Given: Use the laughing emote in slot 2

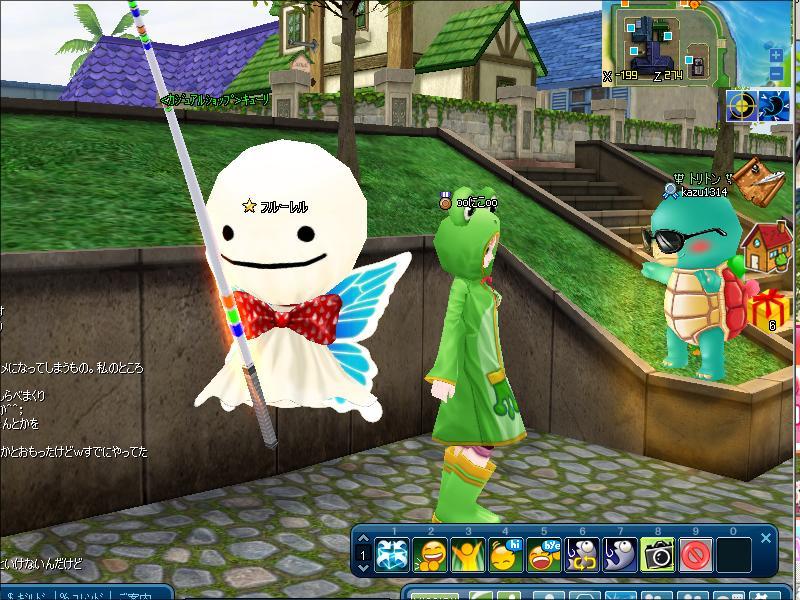Looking at the screenshot, I should pos(430,552).
